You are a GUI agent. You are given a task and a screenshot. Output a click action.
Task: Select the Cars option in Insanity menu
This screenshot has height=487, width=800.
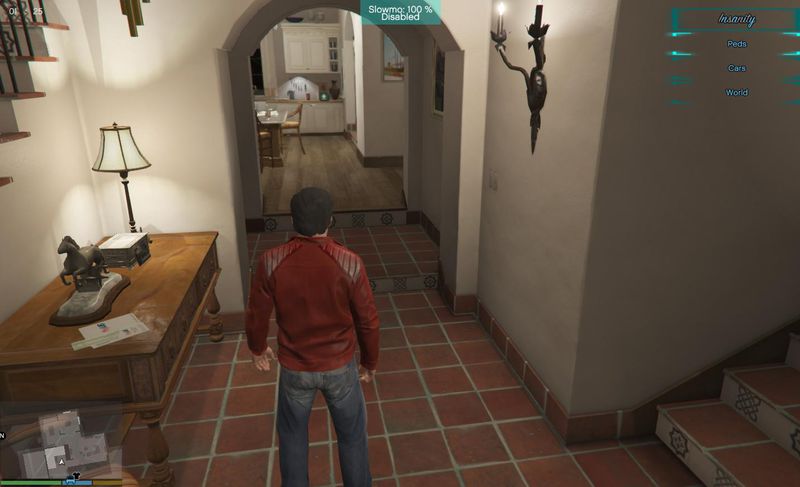(736, 69)
